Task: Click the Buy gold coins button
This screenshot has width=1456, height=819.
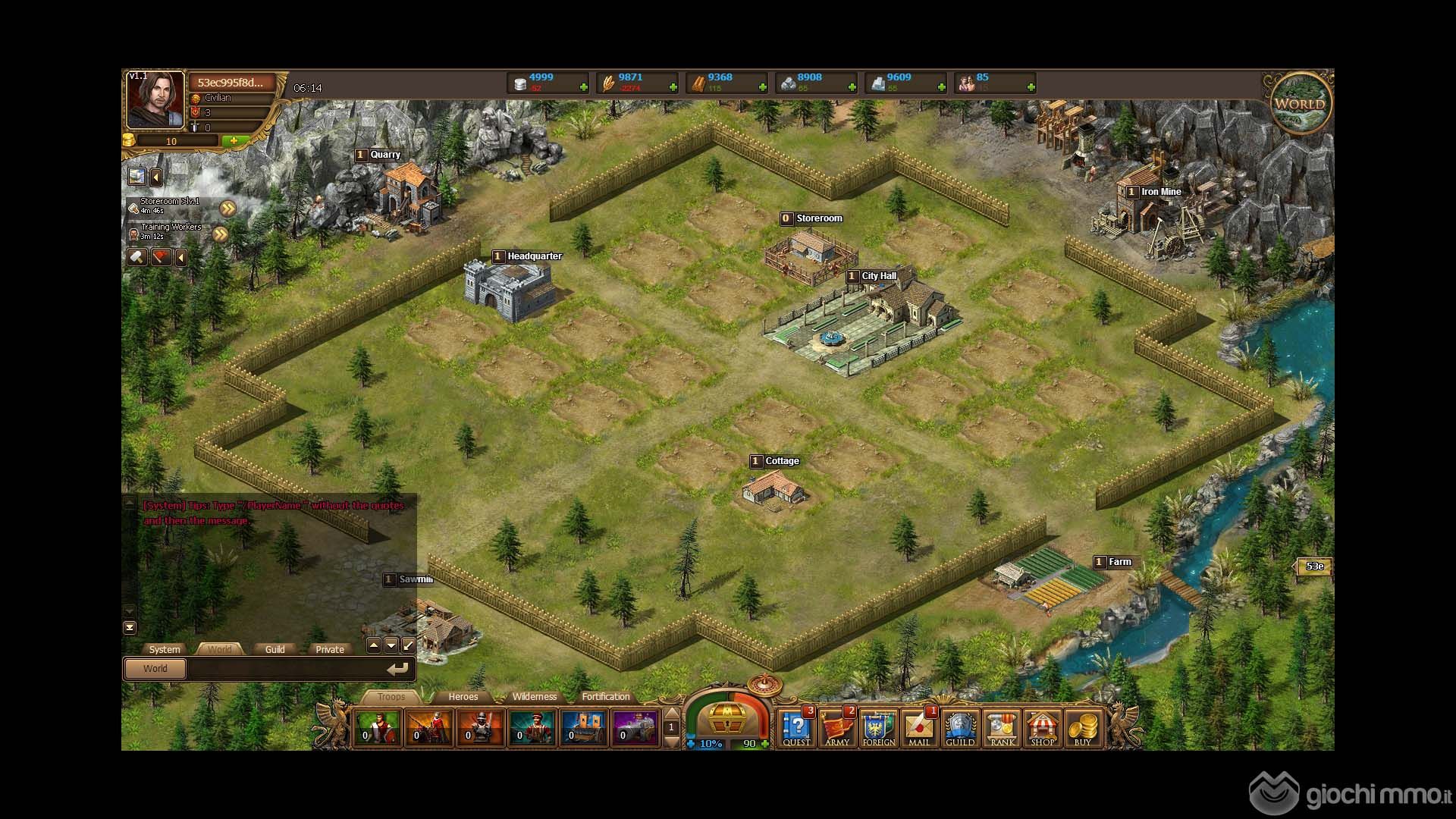Action: click(1083, 728)
